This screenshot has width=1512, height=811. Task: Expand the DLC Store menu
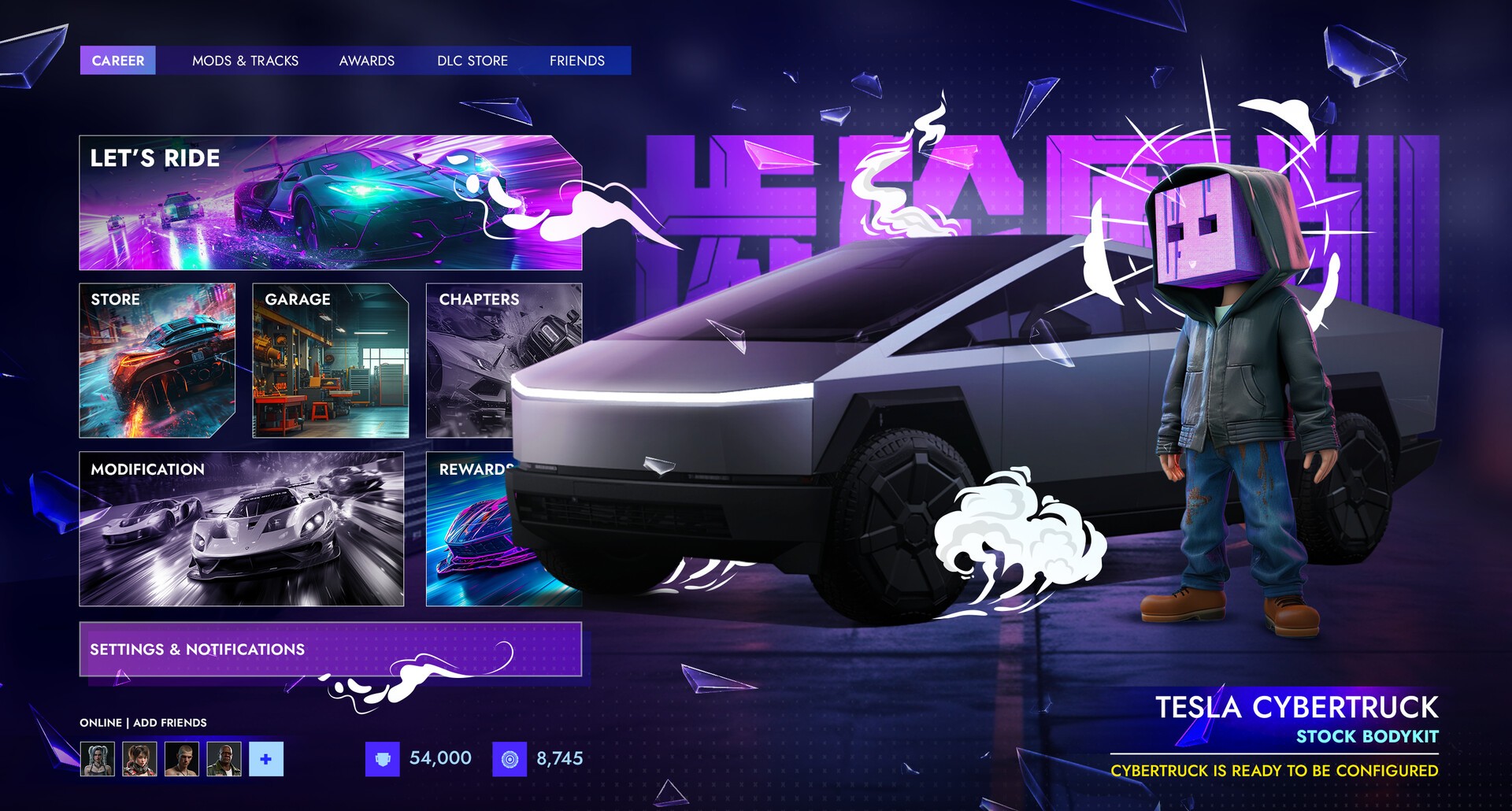click(x=473, y=61)
